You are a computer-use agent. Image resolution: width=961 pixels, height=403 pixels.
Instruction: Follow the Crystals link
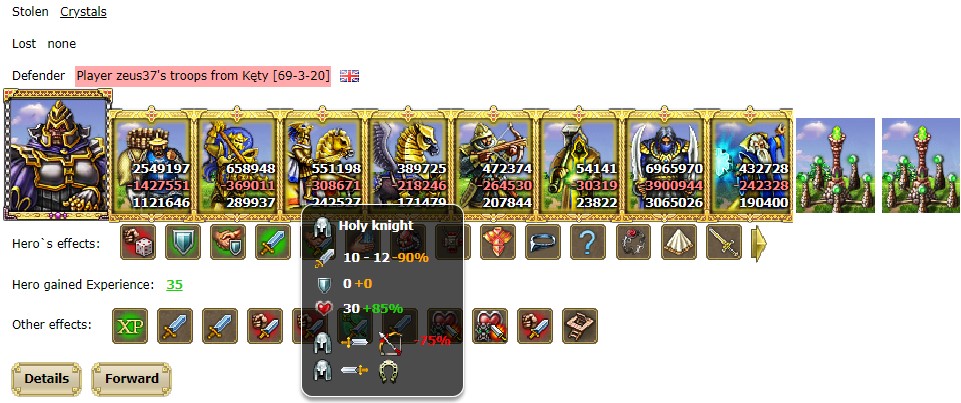(83, 12)
